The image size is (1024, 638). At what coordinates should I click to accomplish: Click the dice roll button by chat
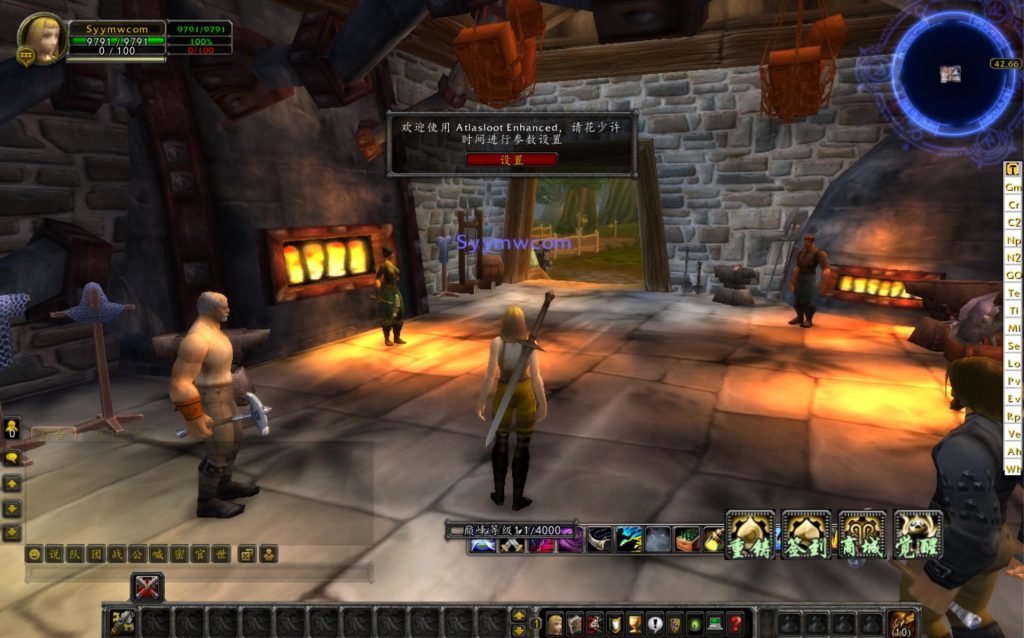click(x=247, y=554)
